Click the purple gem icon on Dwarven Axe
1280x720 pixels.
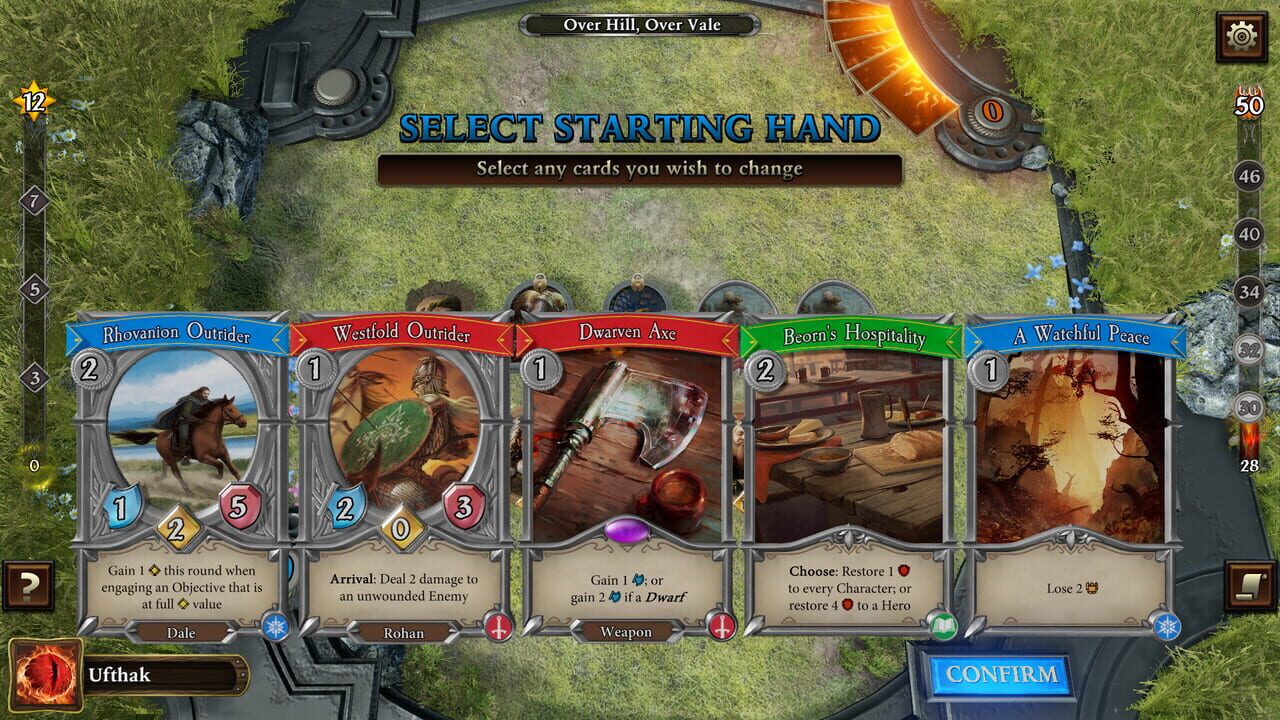pos(627,531)
